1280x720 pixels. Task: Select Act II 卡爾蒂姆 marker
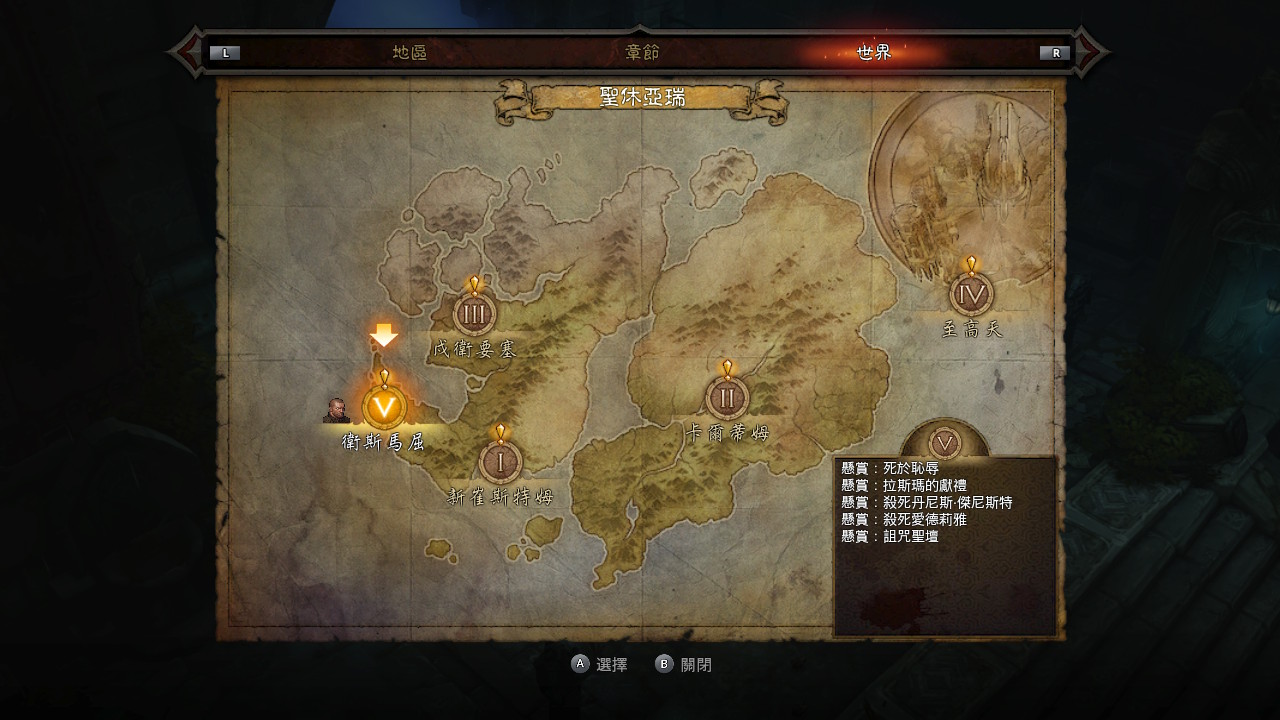727,398
